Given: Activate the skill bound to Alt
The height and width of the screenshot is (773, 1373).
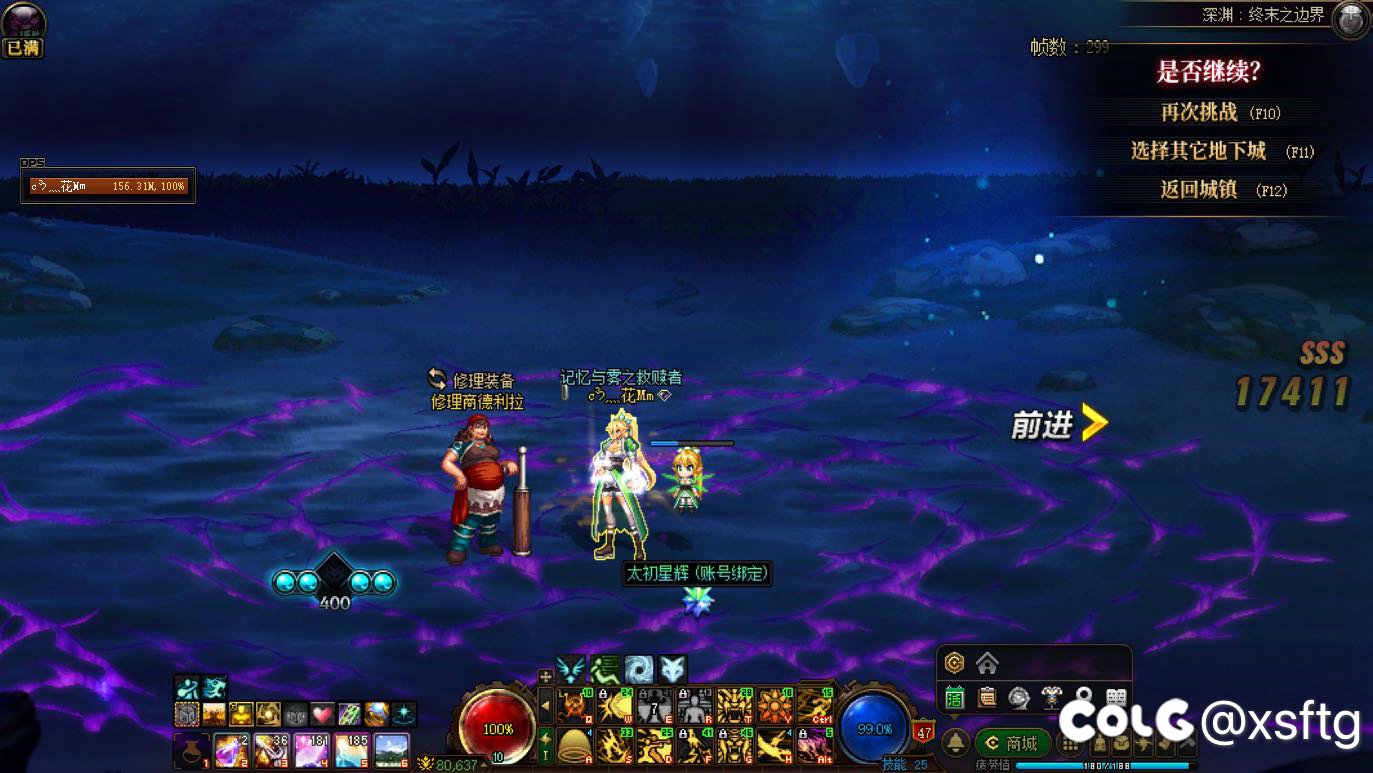Looking at the screenshot, I should tap(815, 746).
